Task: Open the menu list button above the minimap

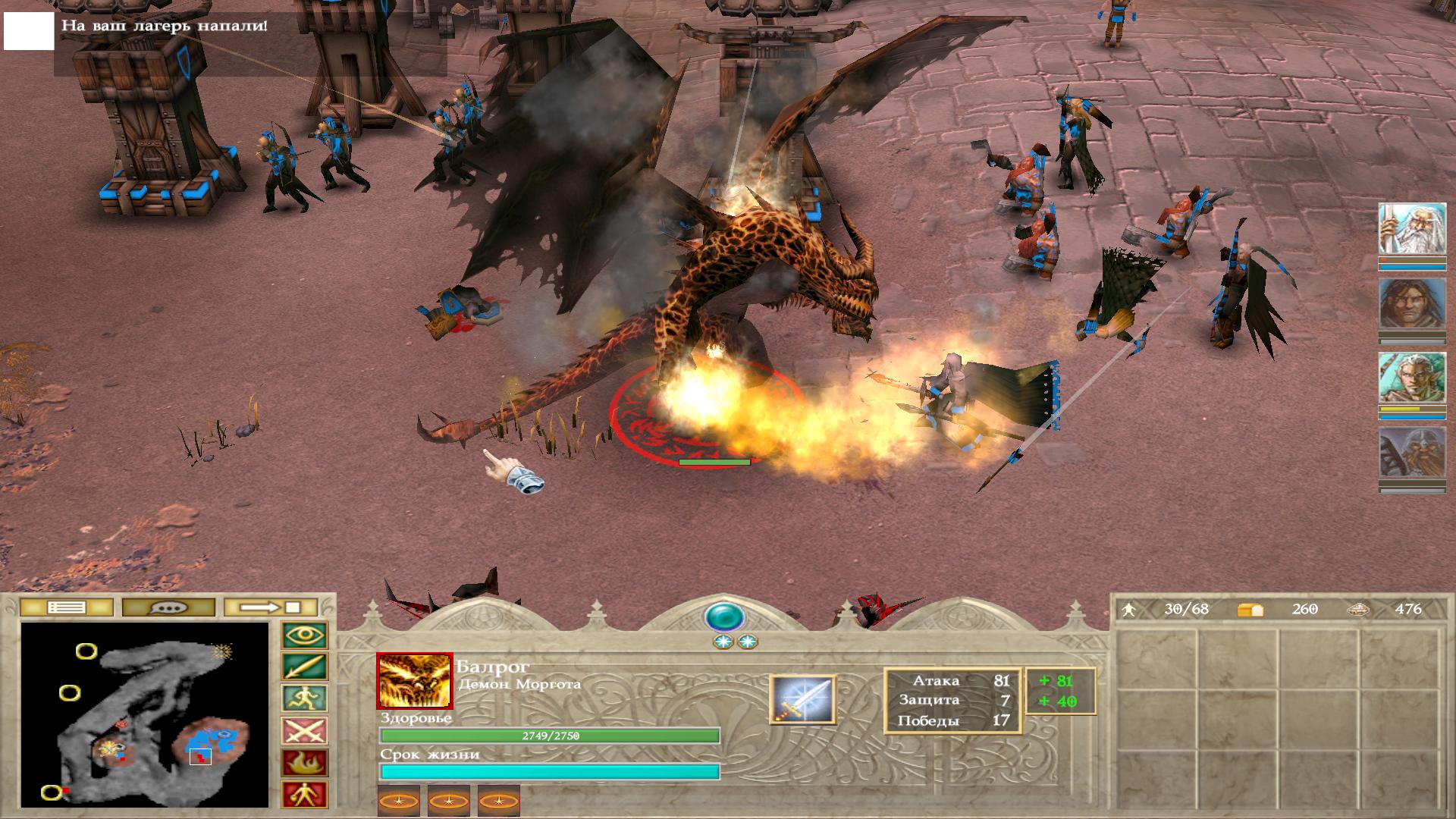Action: click(67, 607)
